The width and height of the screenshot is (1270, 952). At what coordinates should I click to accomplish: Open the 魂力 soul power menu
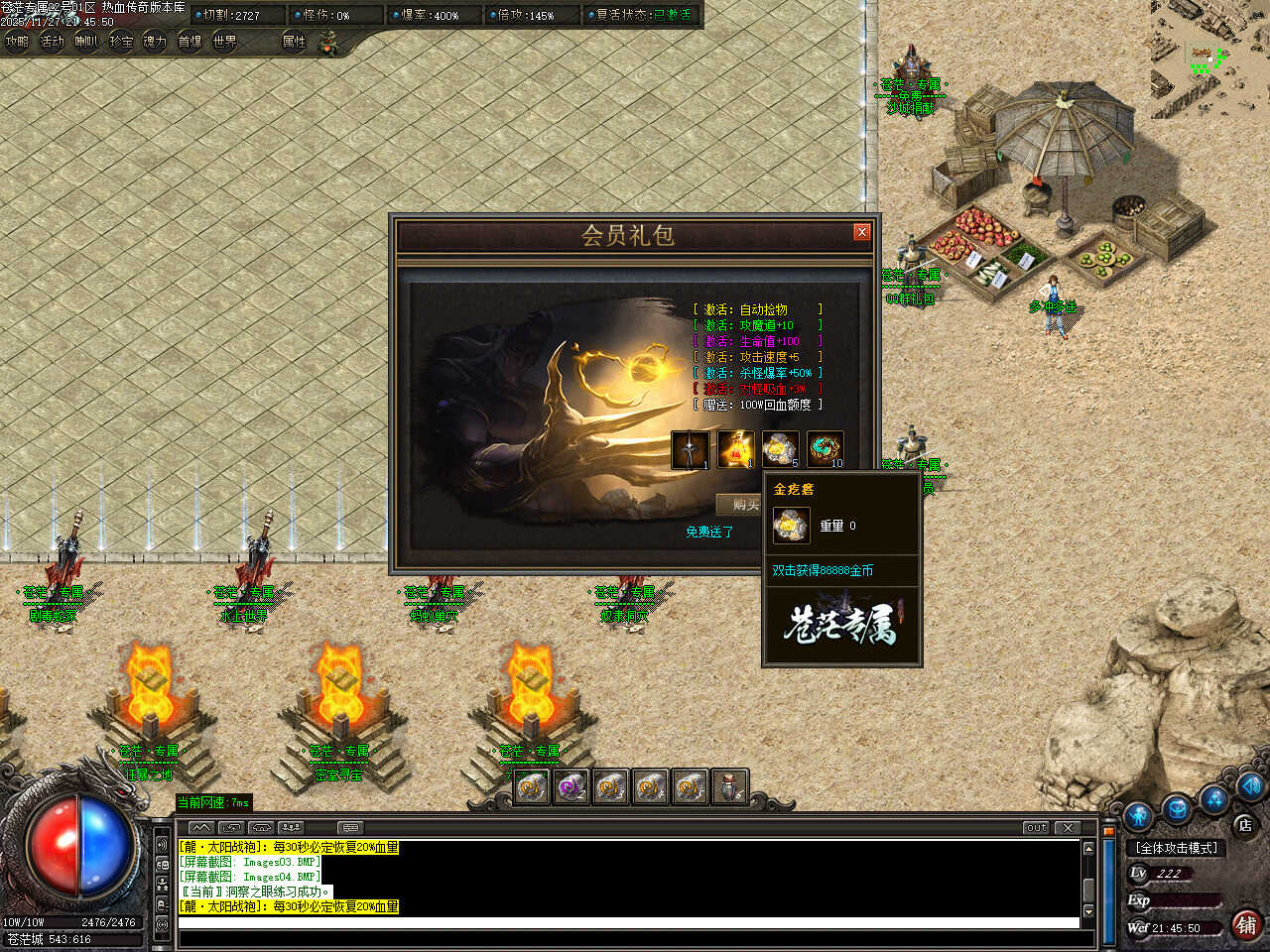[155, 42]
